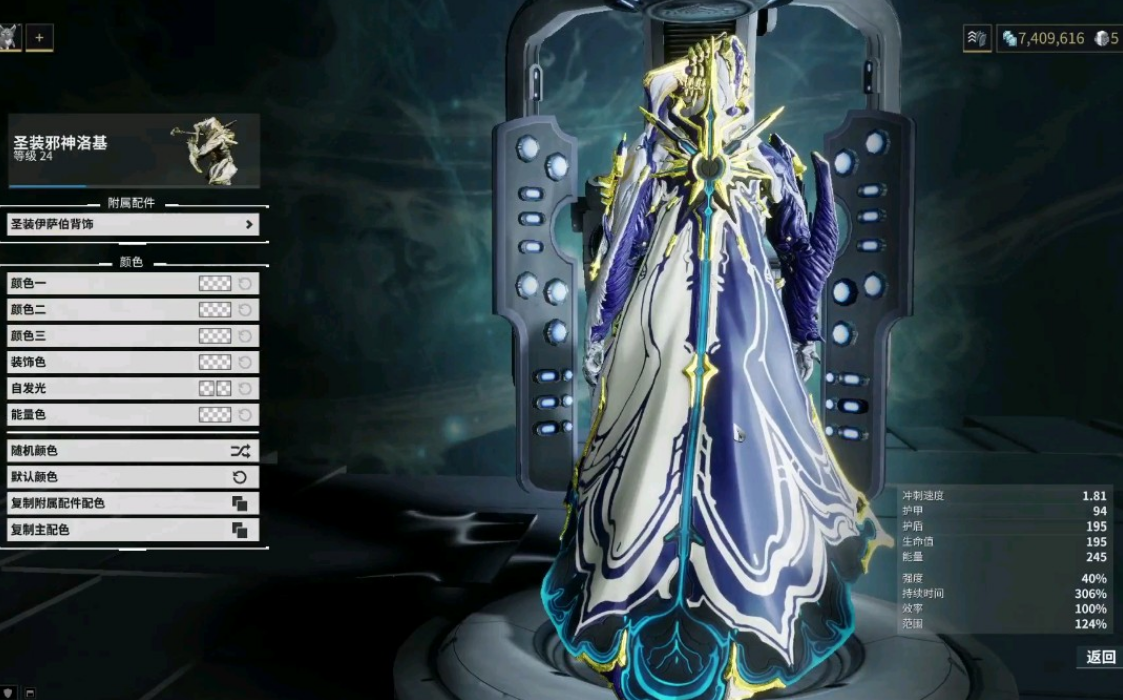The height and width of the screenshot is (700, 1123).
Task: Click the plus button at top left
Action: point(40,38)
